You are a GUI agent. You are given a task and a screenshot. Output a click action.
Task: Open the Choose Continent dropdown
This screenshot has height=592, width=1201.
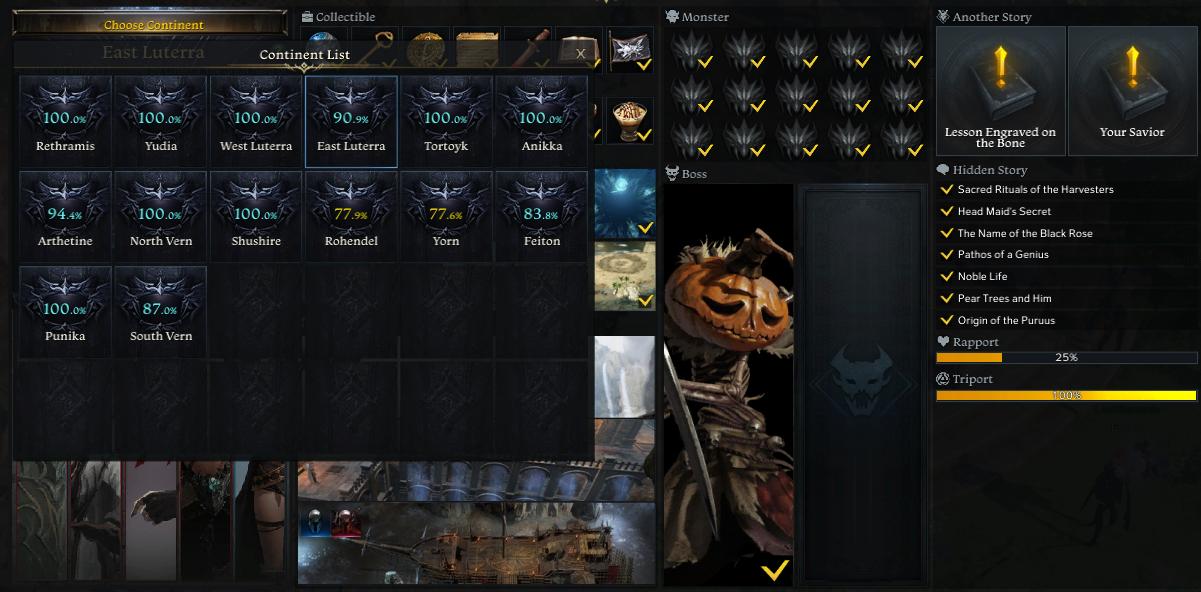coord(153,24)
